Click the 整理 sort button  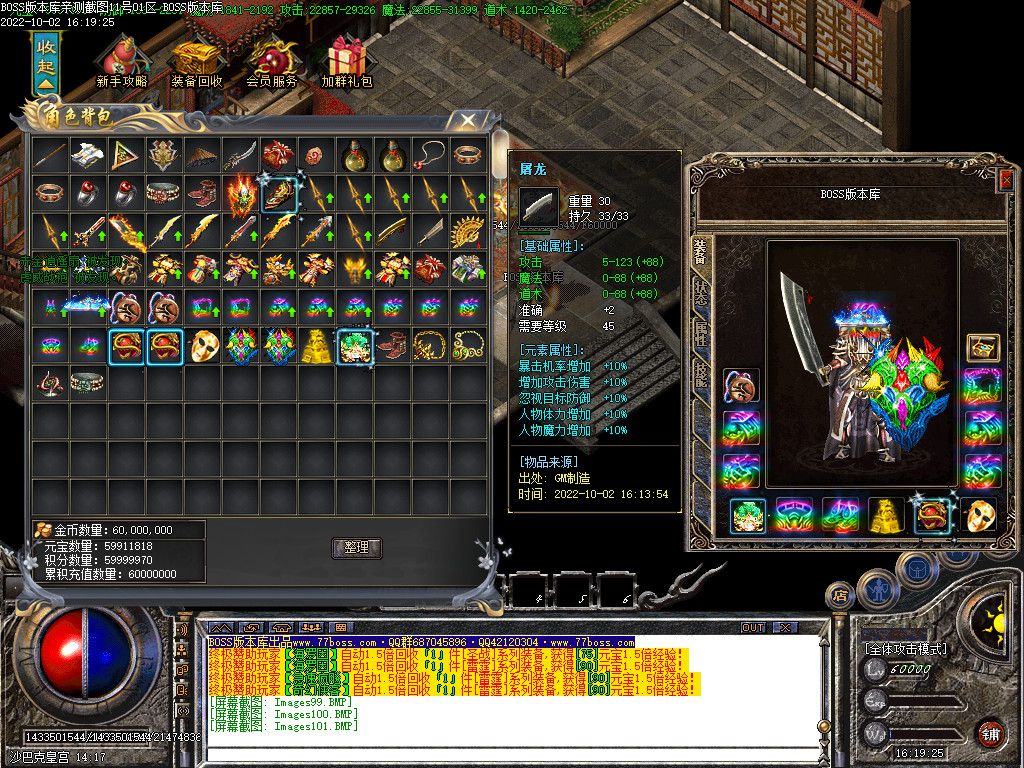point(357,547)
